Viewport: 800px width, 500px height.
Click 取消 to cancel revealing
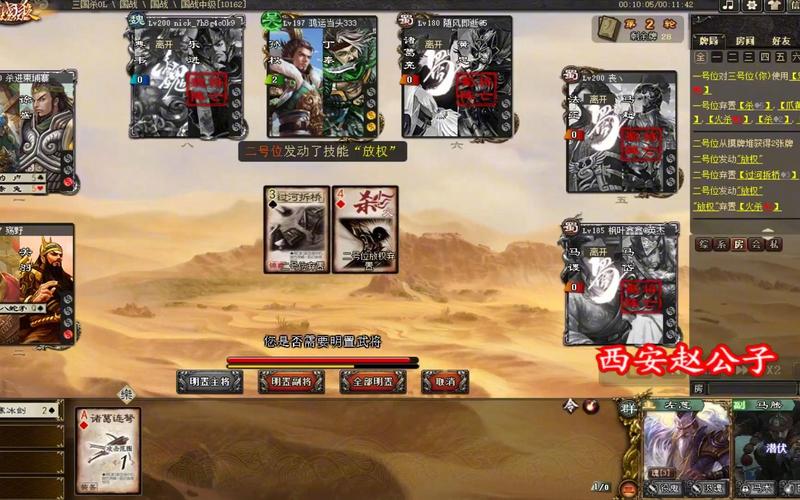click(445, 382)
